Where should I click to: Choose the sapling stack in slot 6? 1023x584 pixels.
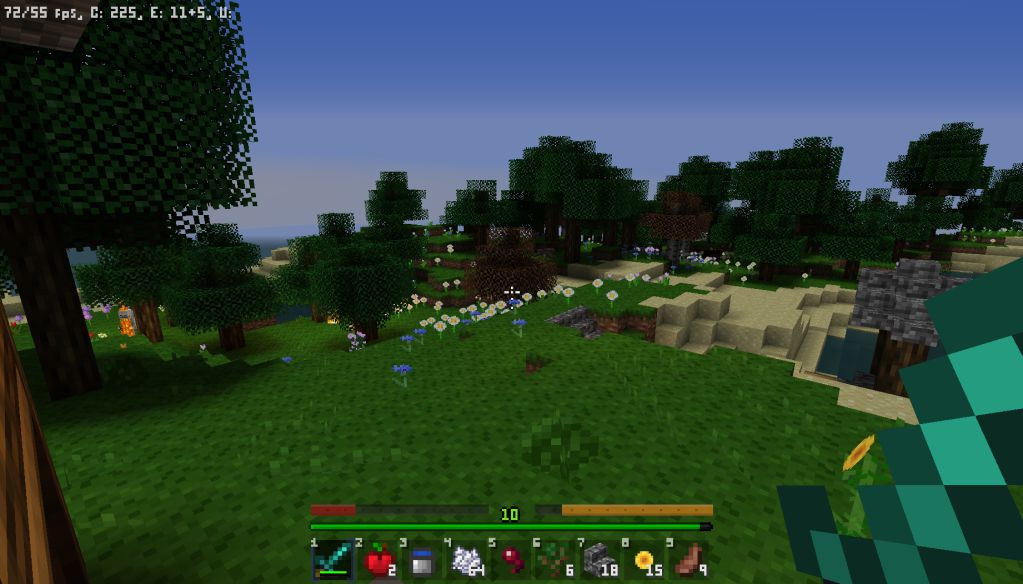pyautogui.click(x=554, y=560)
